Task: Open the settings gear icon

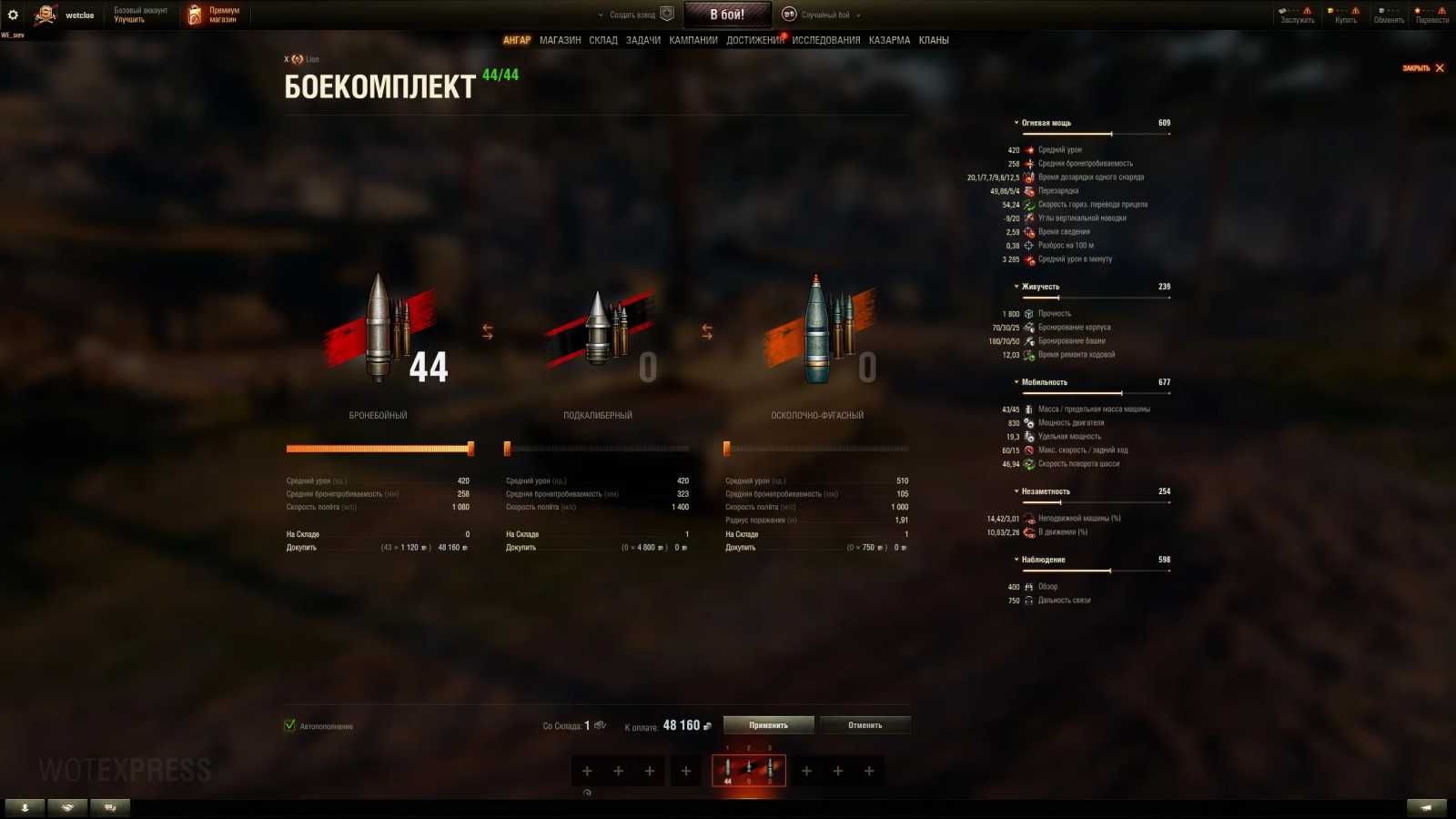Action: tap(13, 13)
